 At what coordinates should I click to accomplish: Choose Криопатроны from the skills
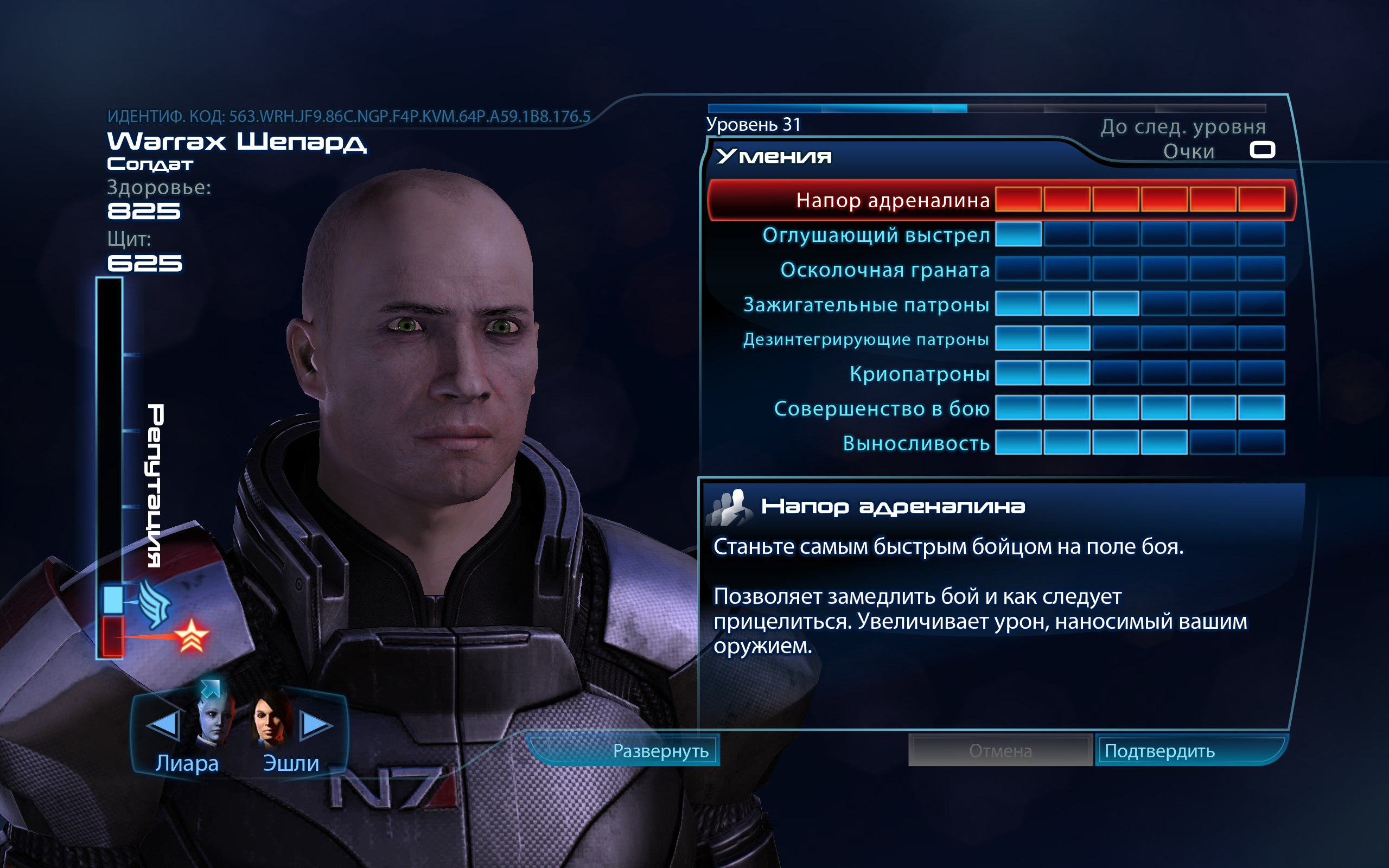919,374
